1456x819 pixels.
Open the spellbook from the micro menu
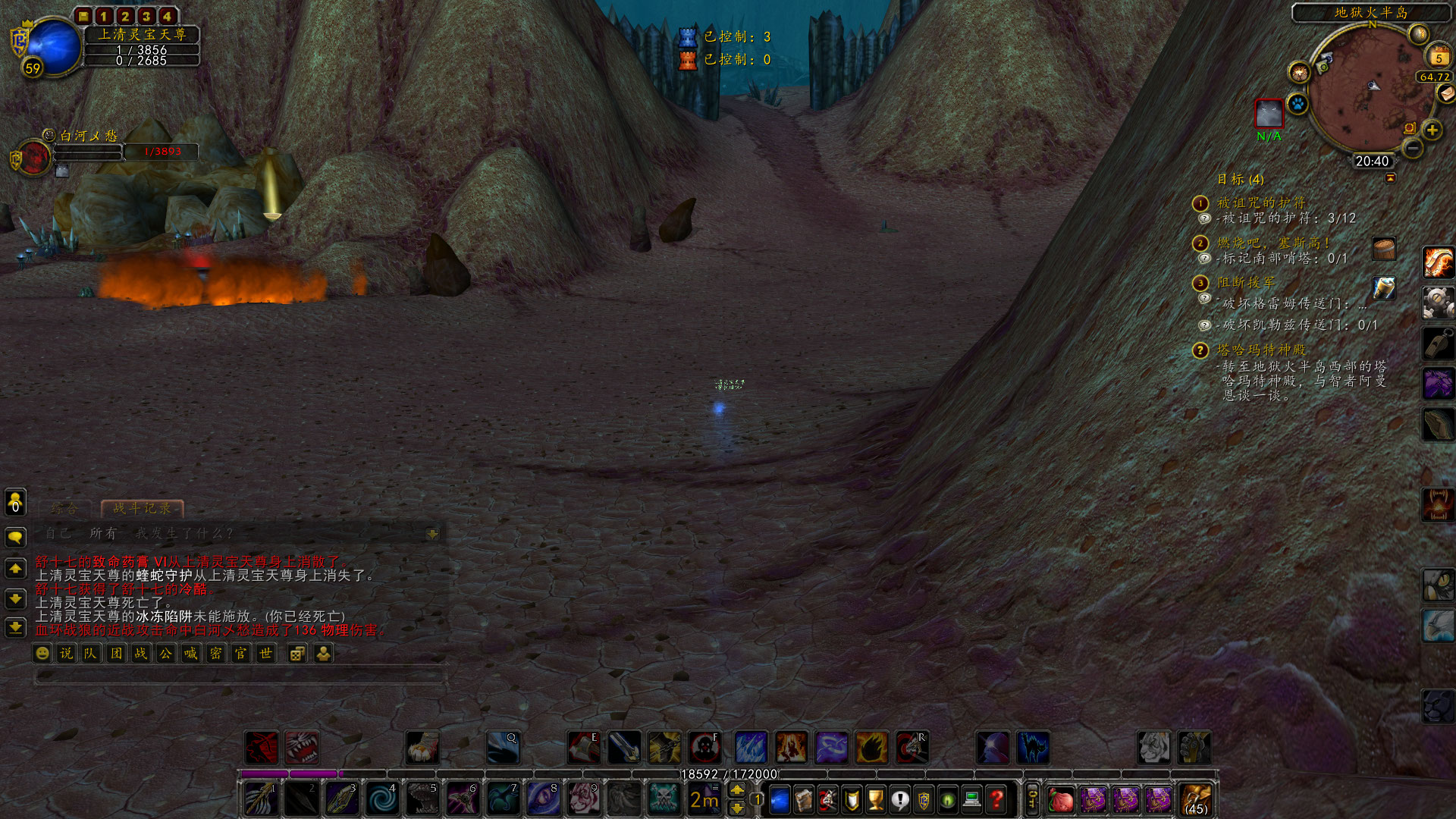804,798
